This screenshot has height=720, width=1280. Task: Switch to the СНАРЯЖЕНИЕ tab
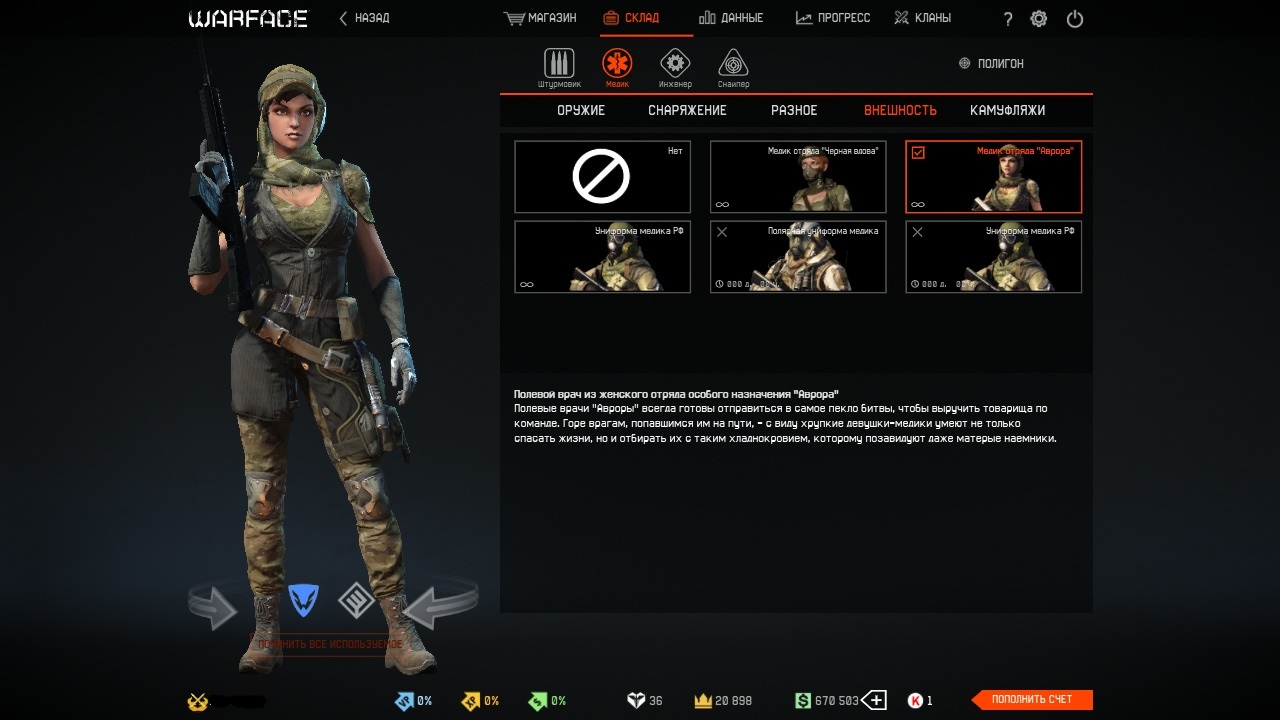pyautogui.click(x=687, y=110)
